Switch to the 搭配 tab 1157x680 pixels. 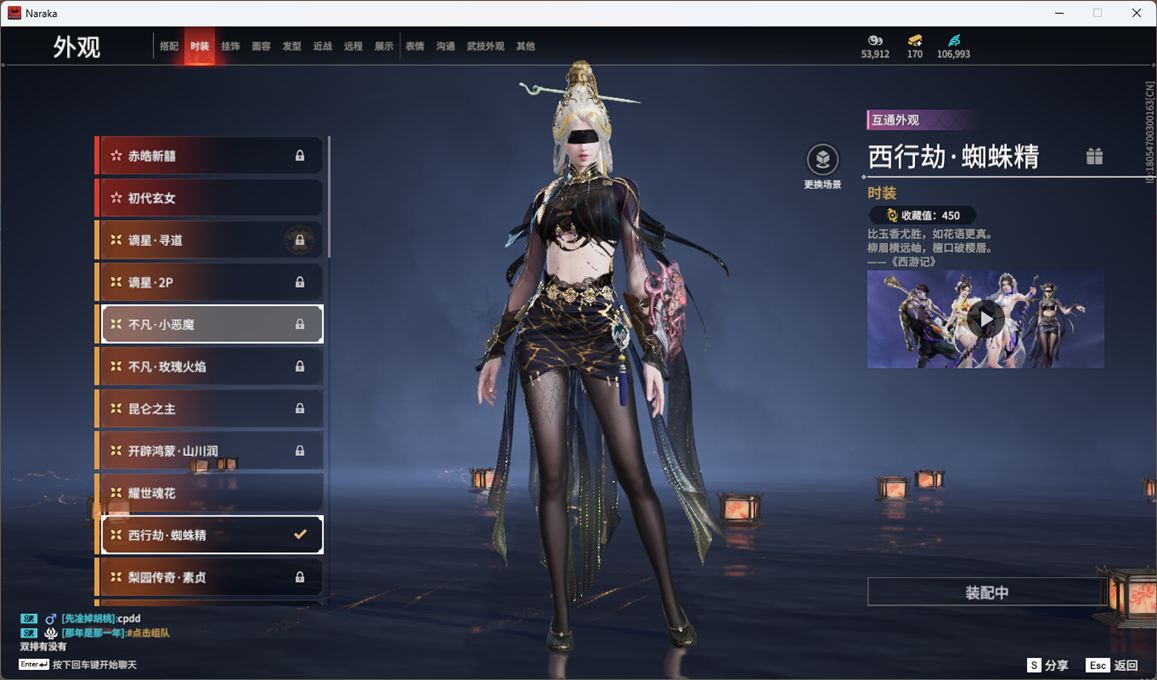tap(169, 46)
